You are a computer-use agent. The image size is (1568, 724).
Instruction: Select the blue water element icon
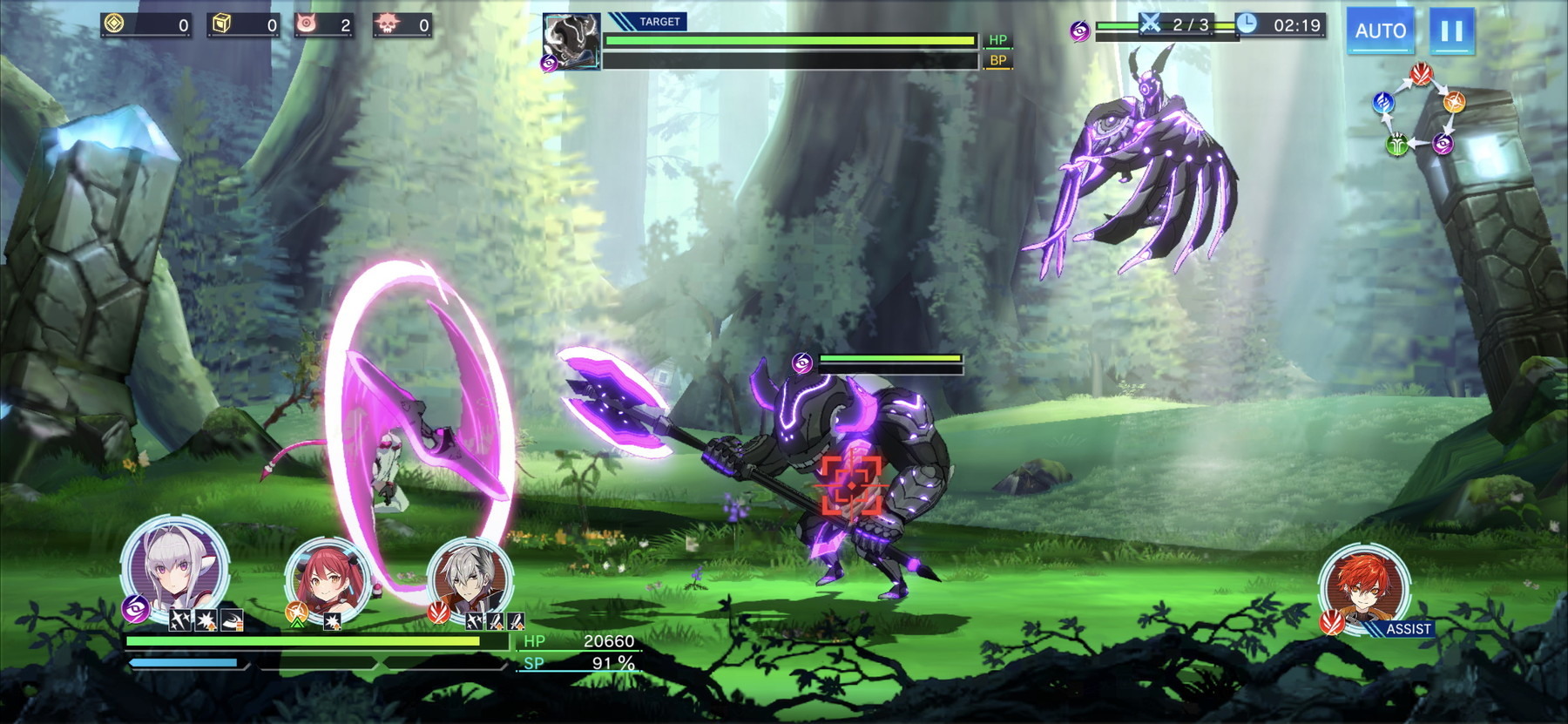pos(1384,102)
